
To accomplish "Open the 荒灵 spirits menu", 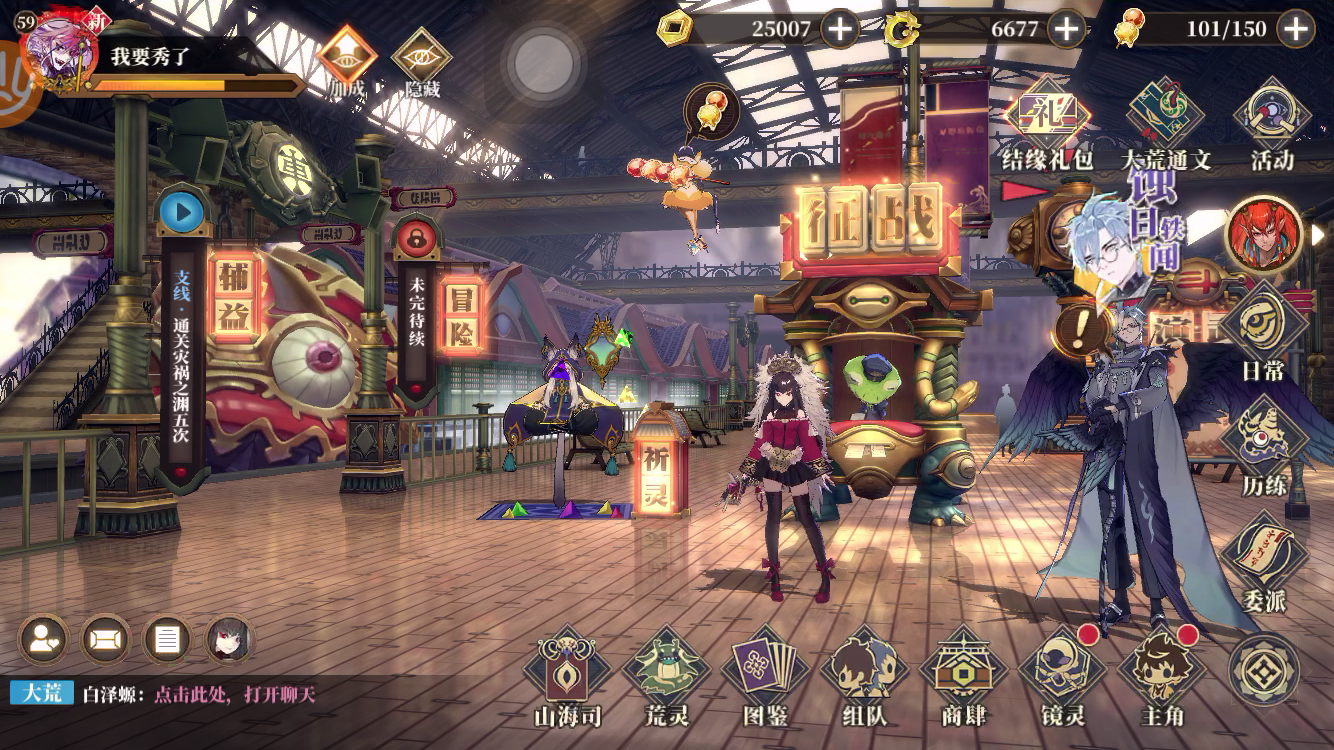I will coord(667,670).
